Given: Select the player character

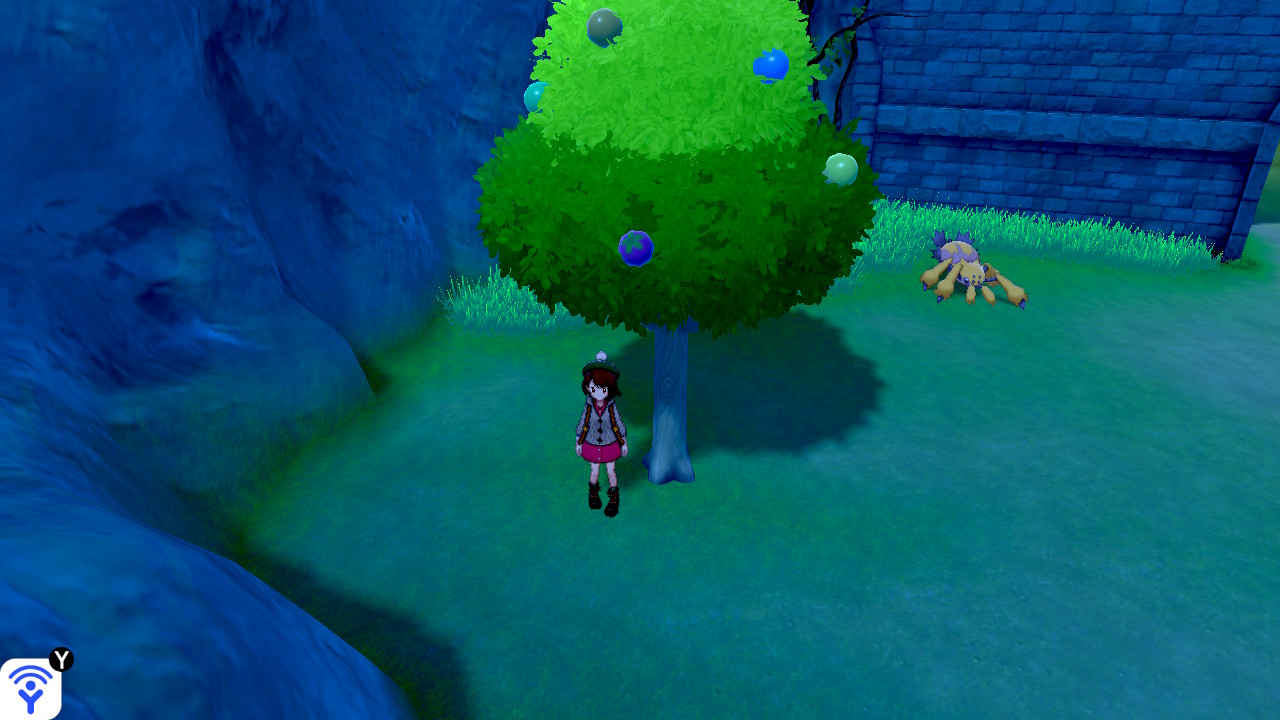Looking at the screenshot, I should tap(600, 430).
